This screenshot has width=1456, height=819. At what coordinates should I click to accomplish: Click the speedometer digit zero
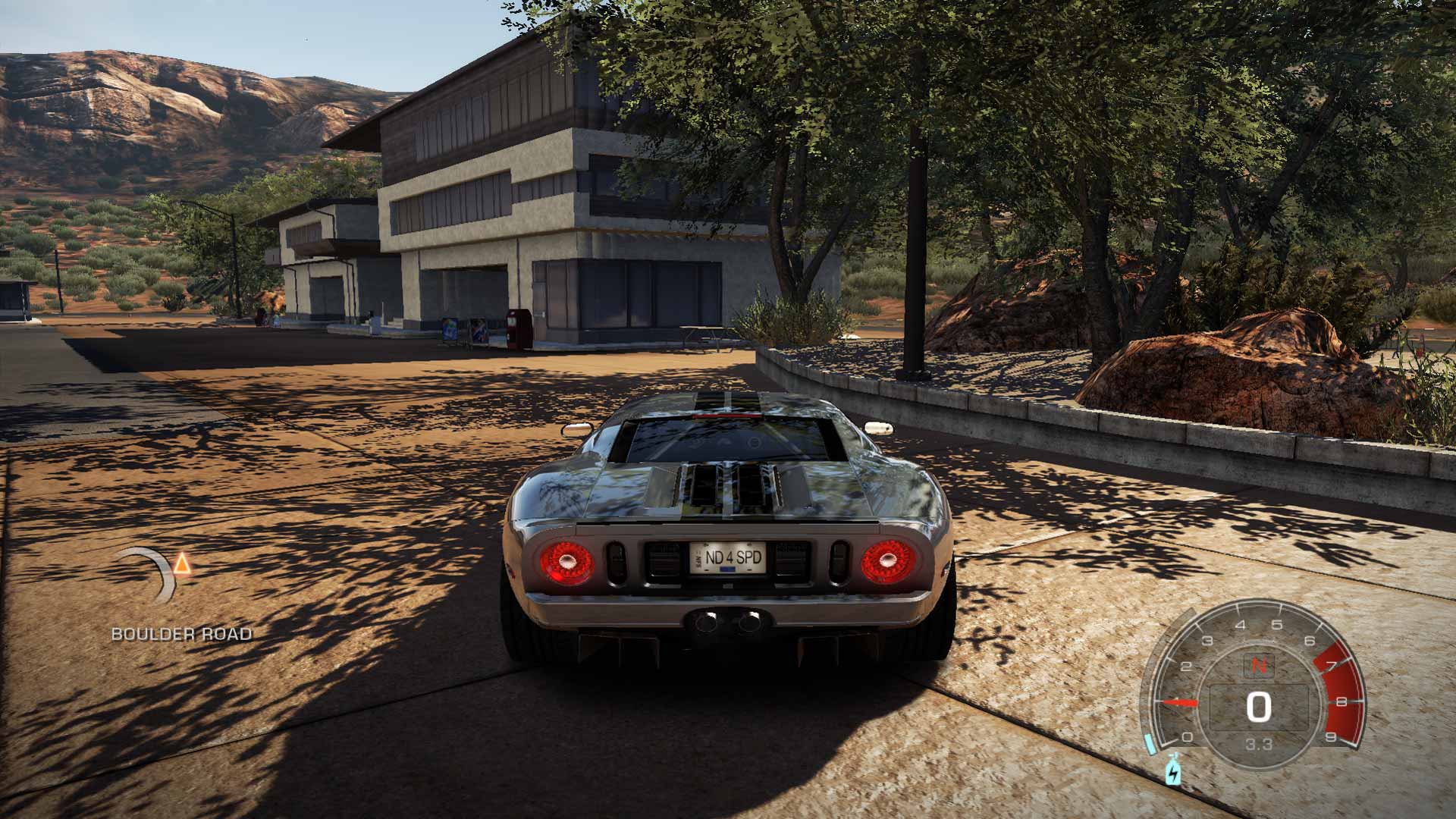coord(1260,705)
